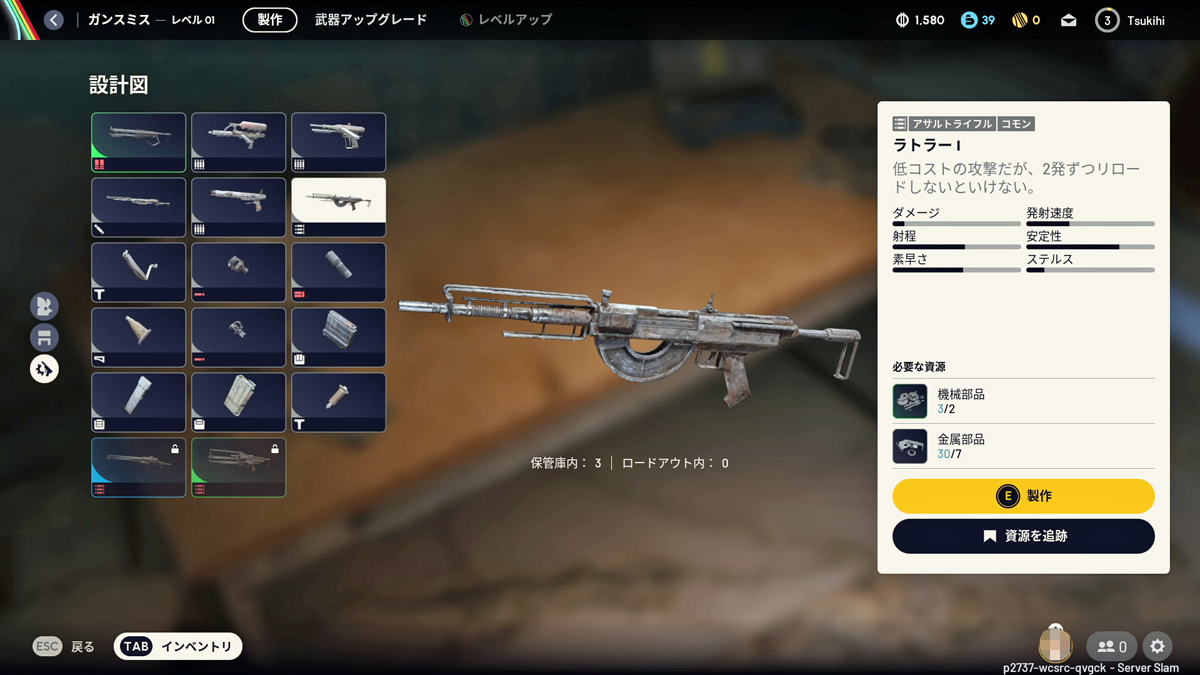Open the Tsukihi player profile
This screenshot has height=675, width=1200.
1130,20
